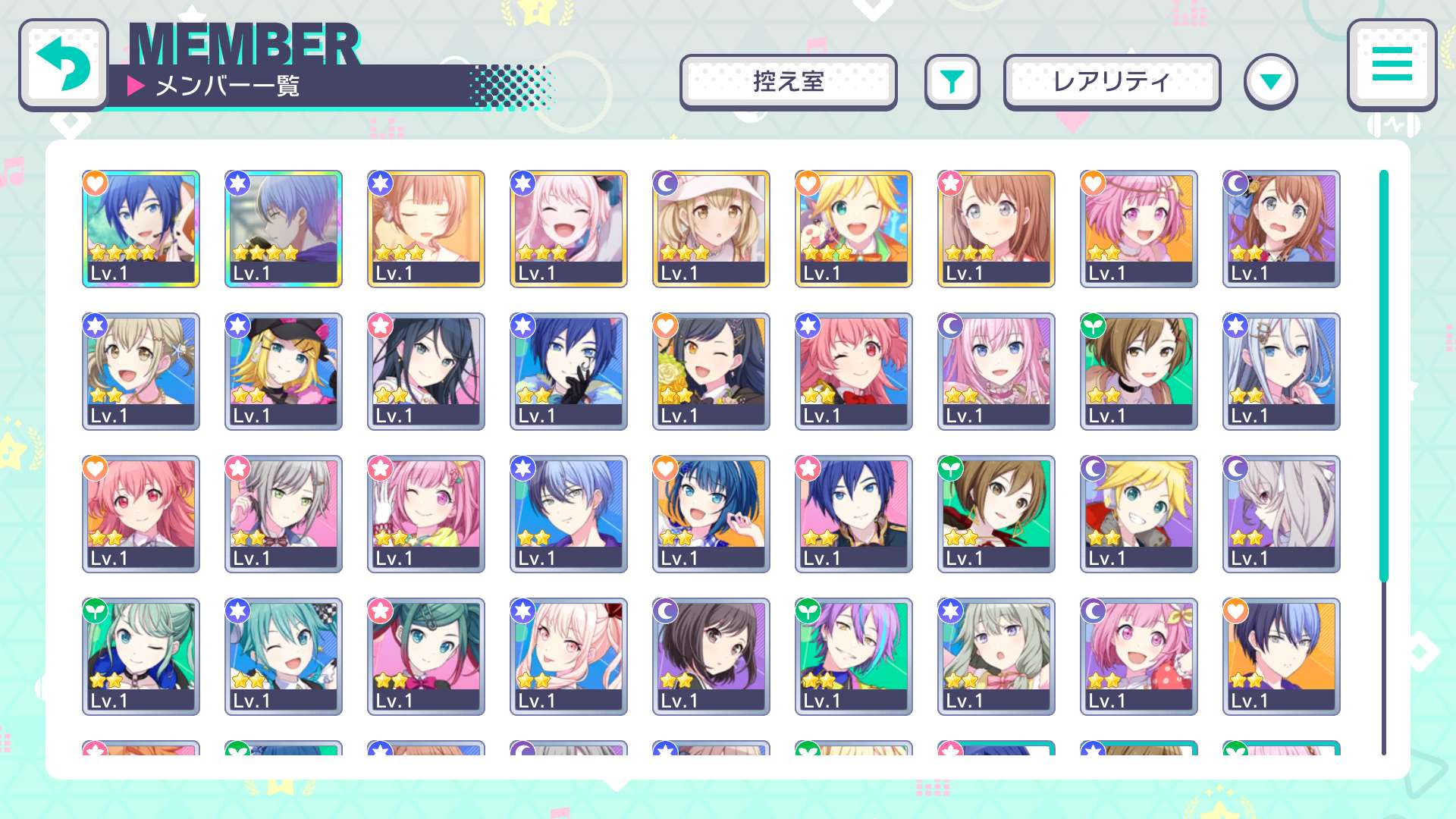Open the hamburger menu
Image resolution: width=1456 pixels, height=819 pixels.
click(1392, 64)
